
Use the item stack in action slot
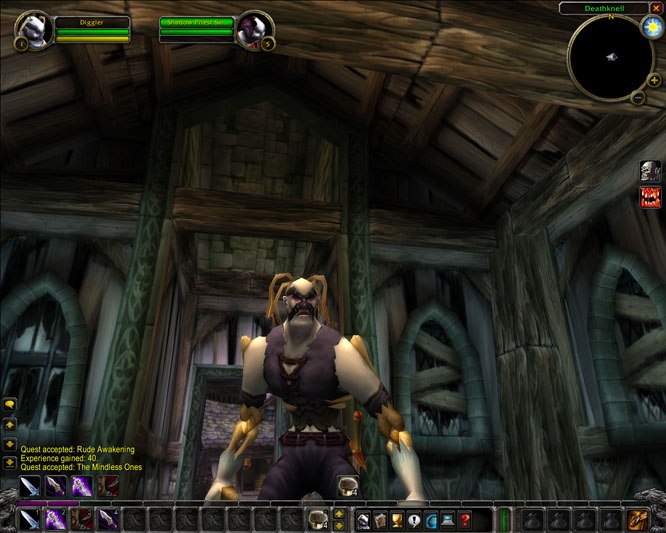pyautogui.click(x=318, y=519)
